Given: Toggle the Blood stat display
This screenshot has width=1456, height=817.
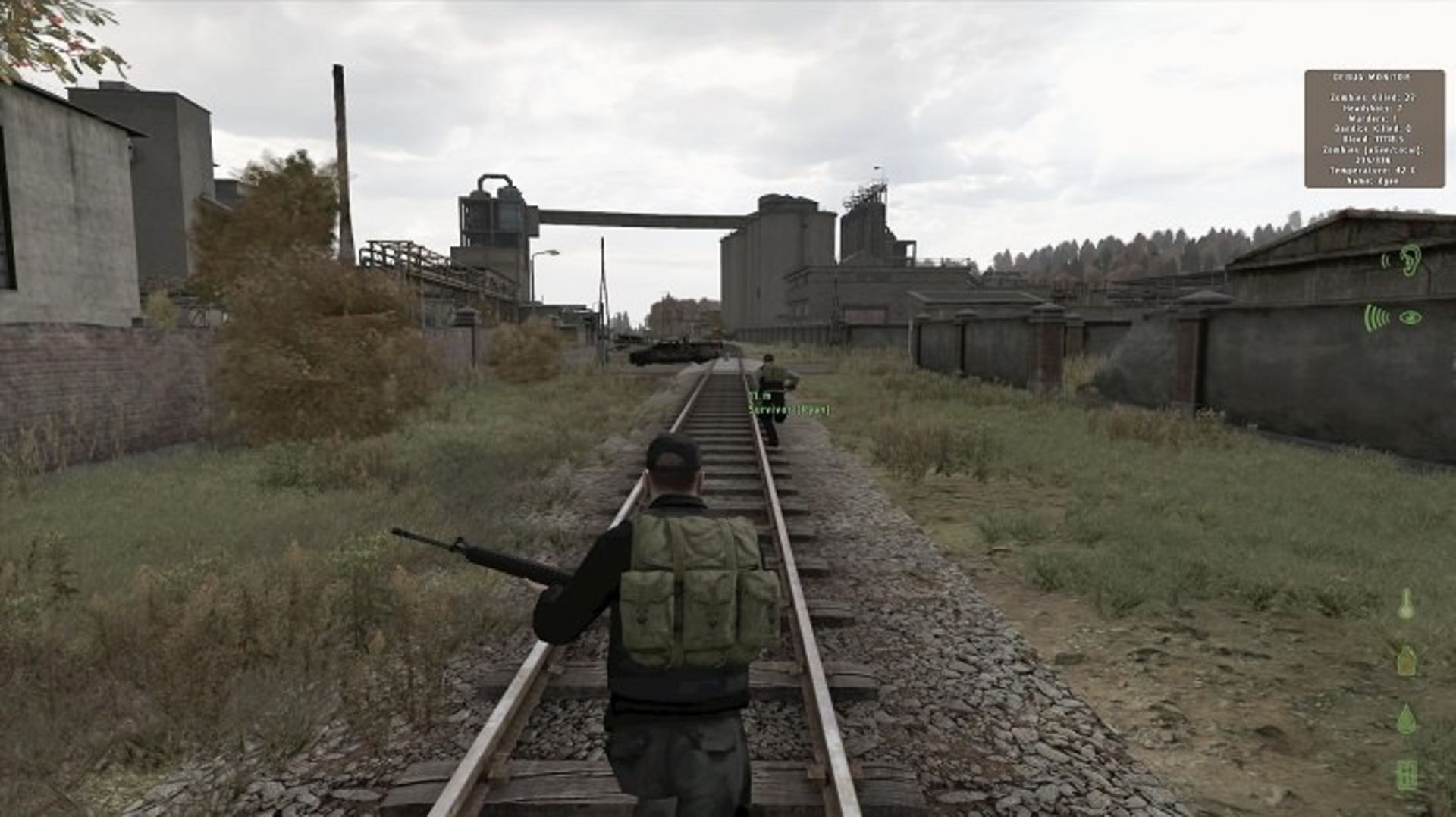Looking at the screenshot, I should point(1373,139).
